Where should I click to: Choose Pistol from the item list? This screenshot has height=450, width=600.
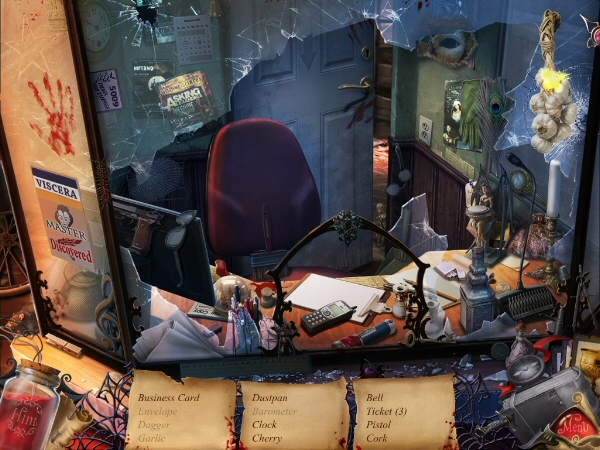tap(379, 424)
